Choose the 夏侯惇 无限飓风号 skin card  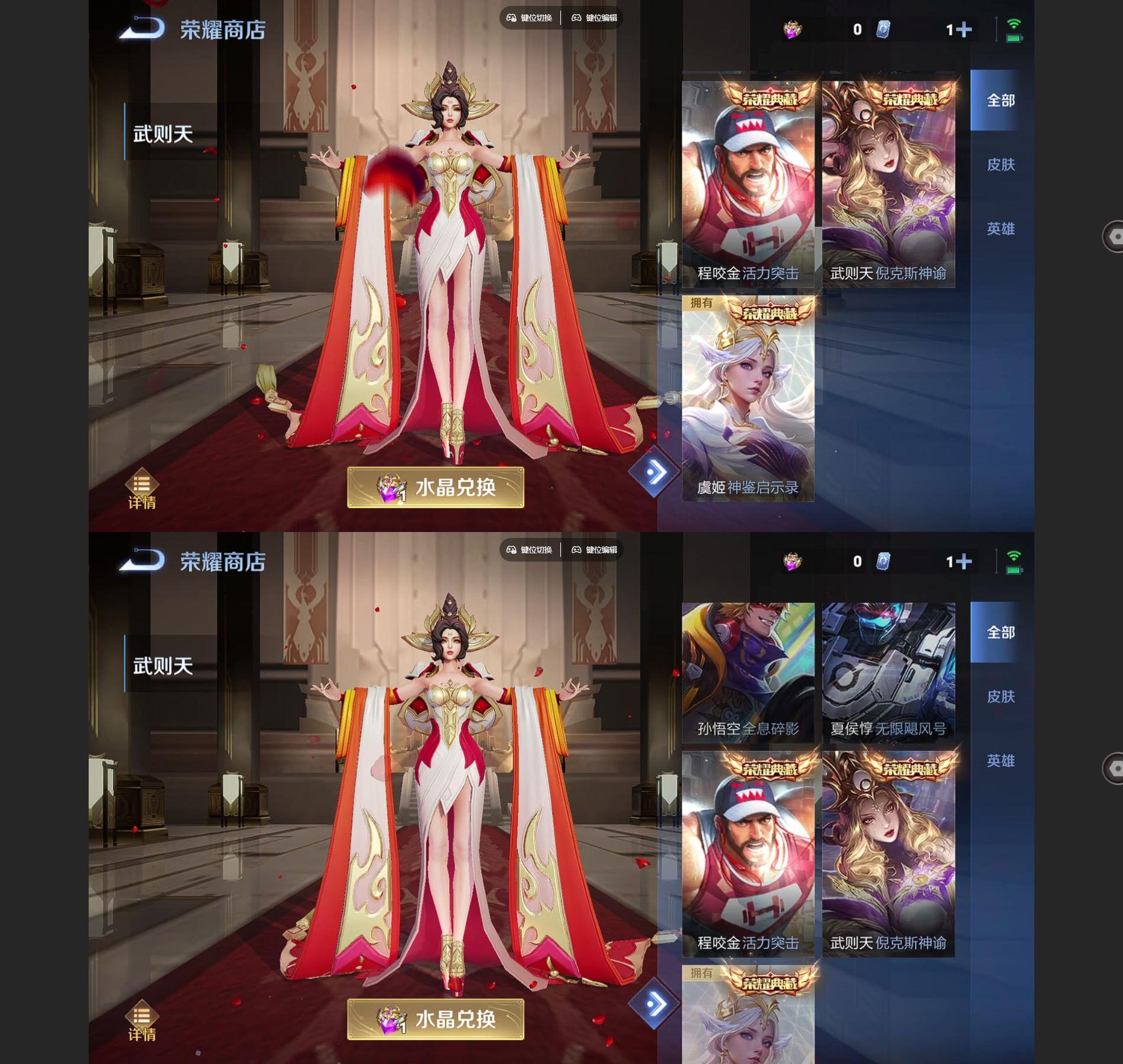click(x=888, y=672)
